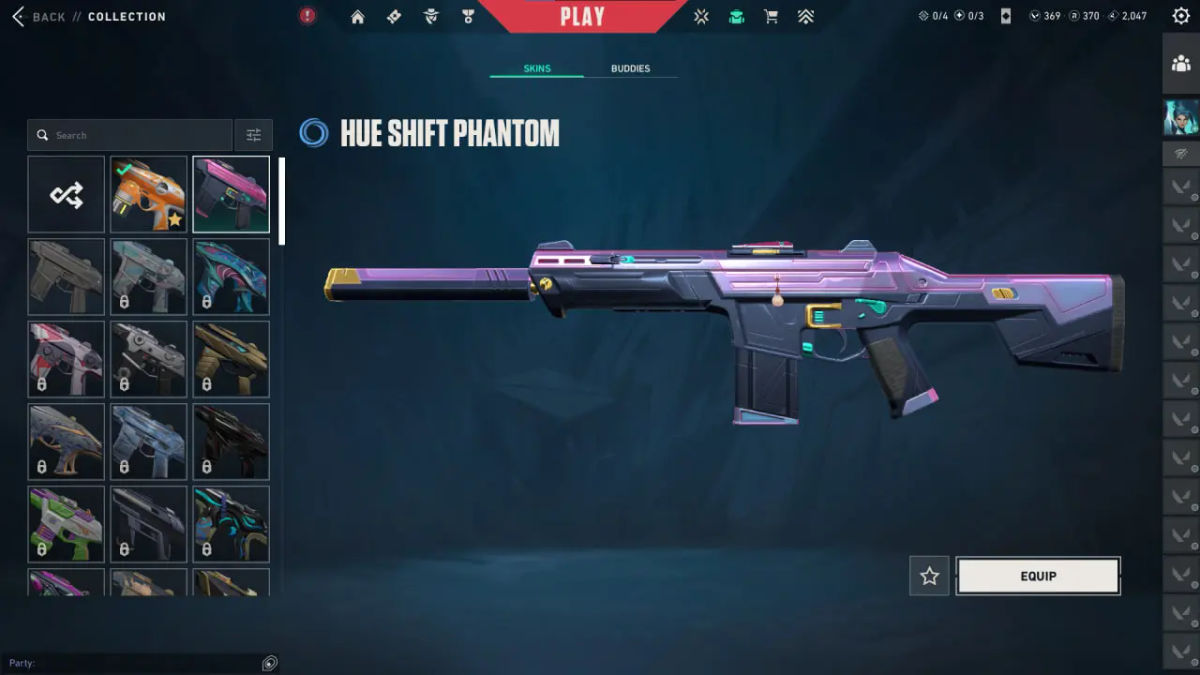Image resolution: width=1200 pixels, height=675 pixels.
Task: Open the teal collection icon in navbar
Action: tap(737, 17)
